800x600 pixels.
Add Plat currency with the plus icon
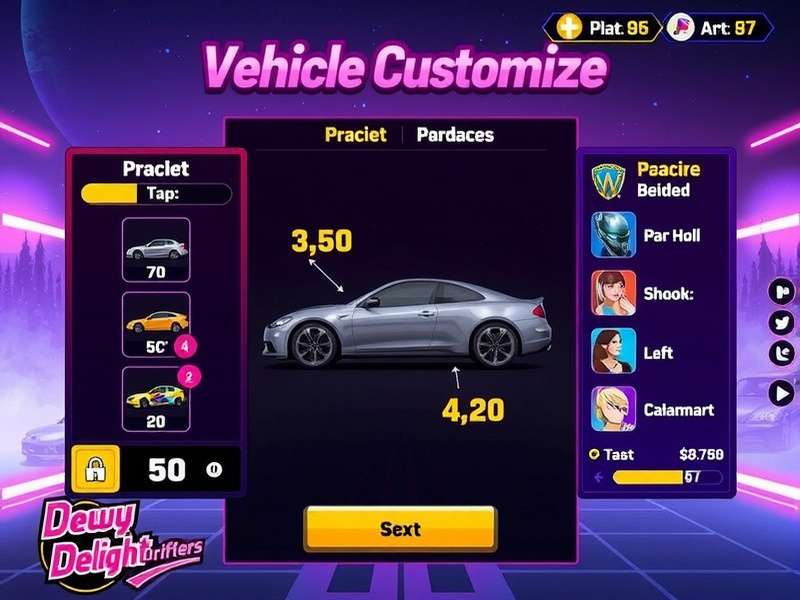569,27
